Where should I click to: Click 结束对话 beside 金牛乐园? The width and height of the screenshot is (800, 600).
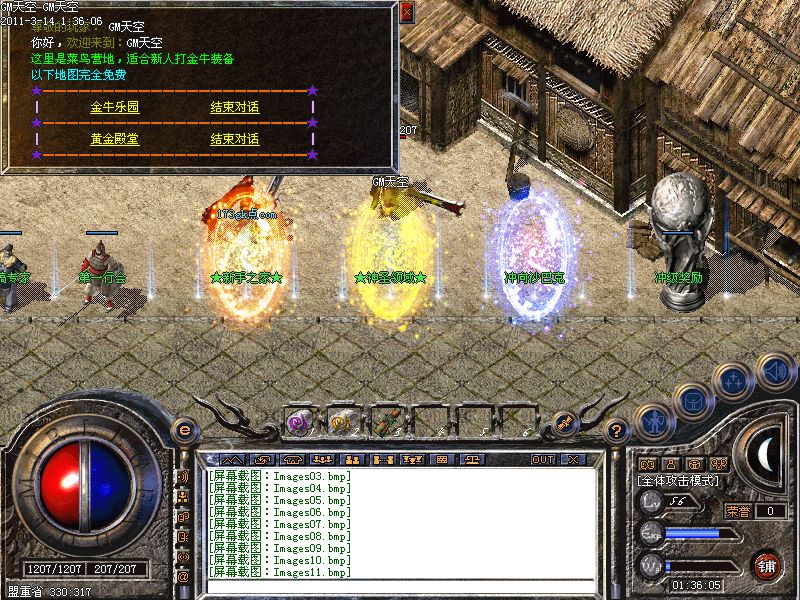pos(234,106)
